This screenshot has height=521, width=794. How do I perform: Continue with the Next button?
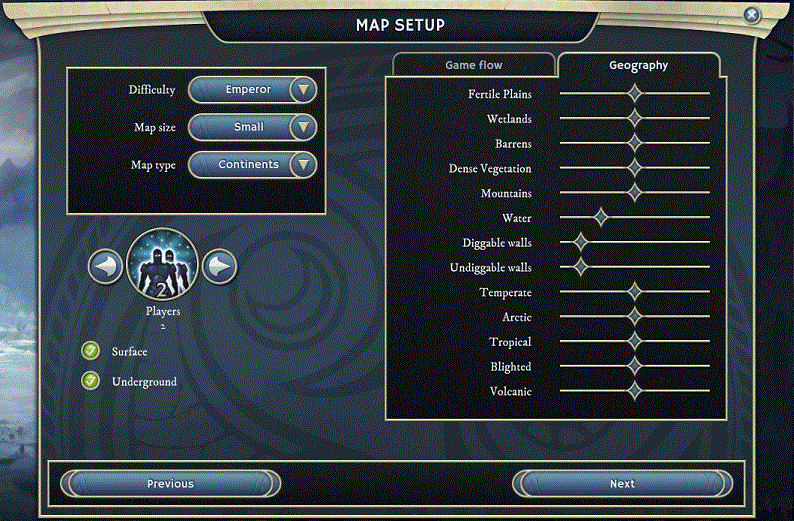point(622,484)
